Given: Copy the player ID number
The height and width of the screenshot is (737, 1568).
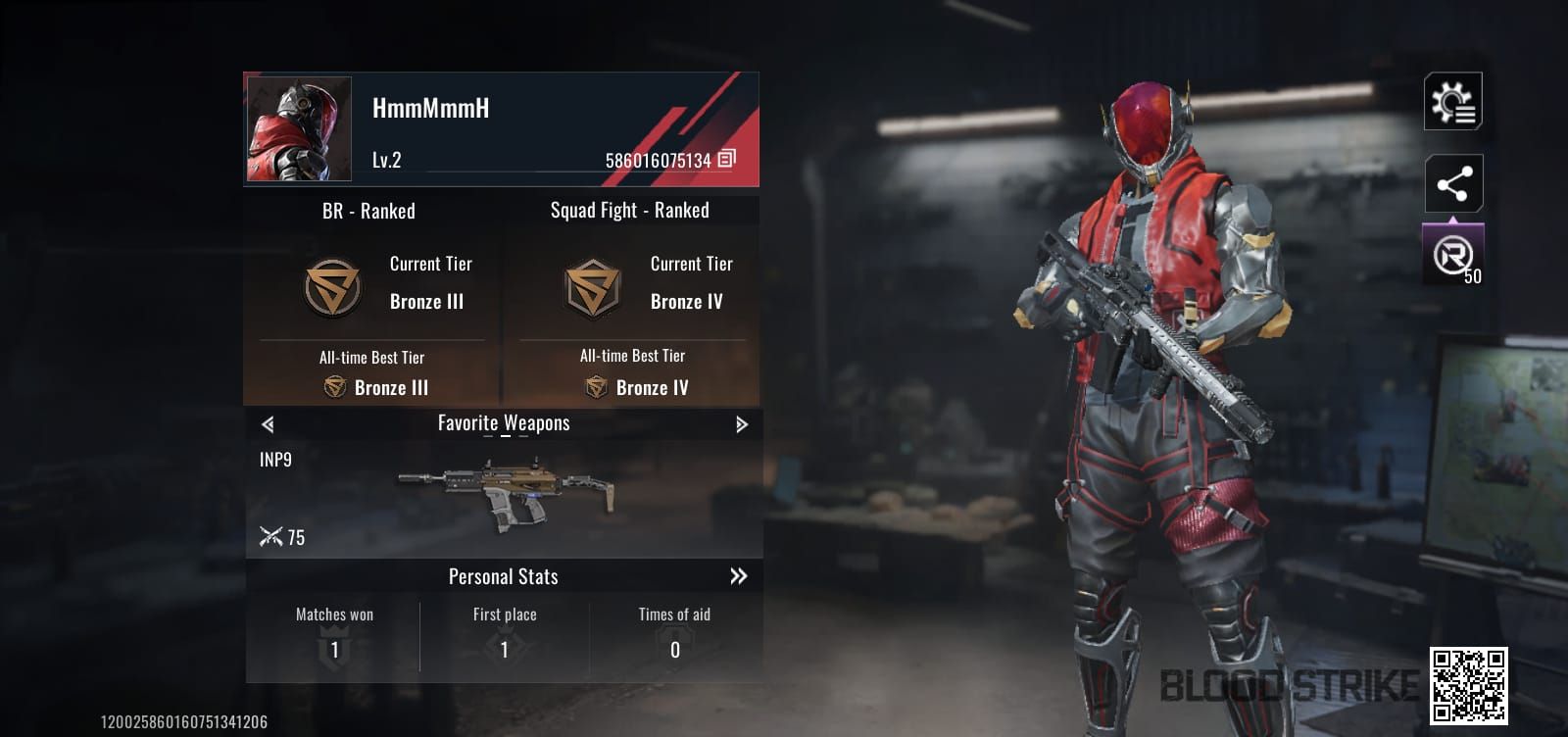Looking at the screenshot, I should 726,159.
